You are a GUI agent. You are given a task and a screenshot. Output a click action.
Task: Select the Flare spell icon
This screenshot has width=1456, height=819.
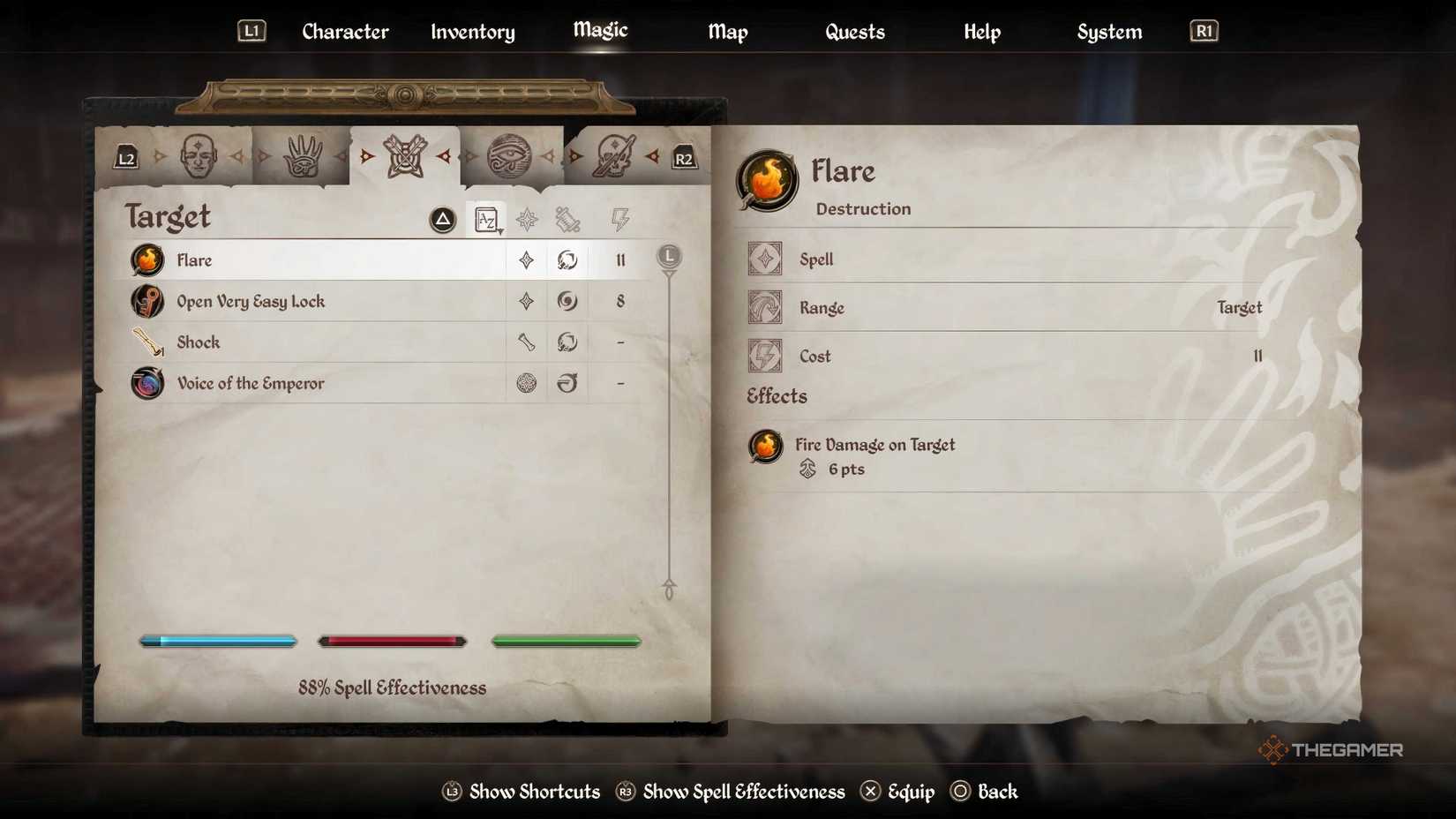tap(147, 260)
